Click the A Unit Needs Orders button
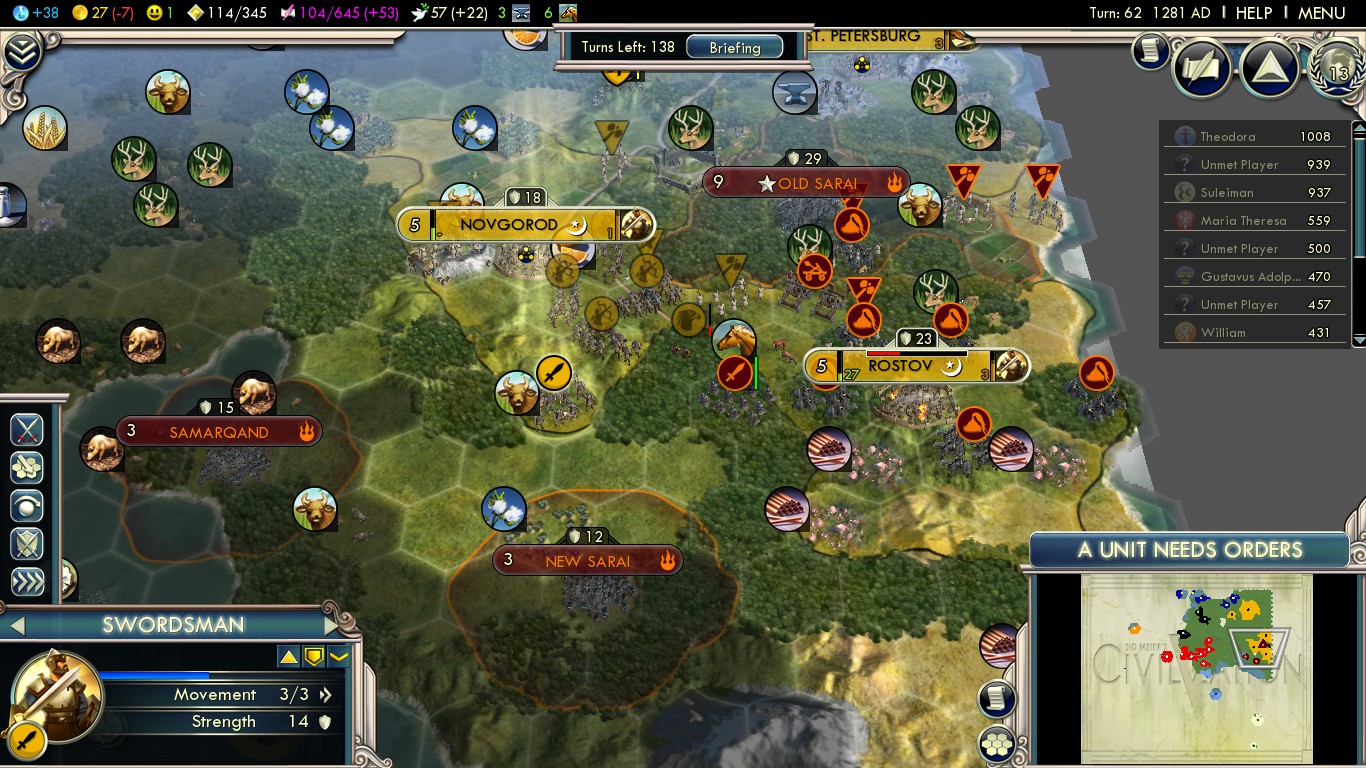This screenshot has width=1366, height=768. pos(1189,550)
